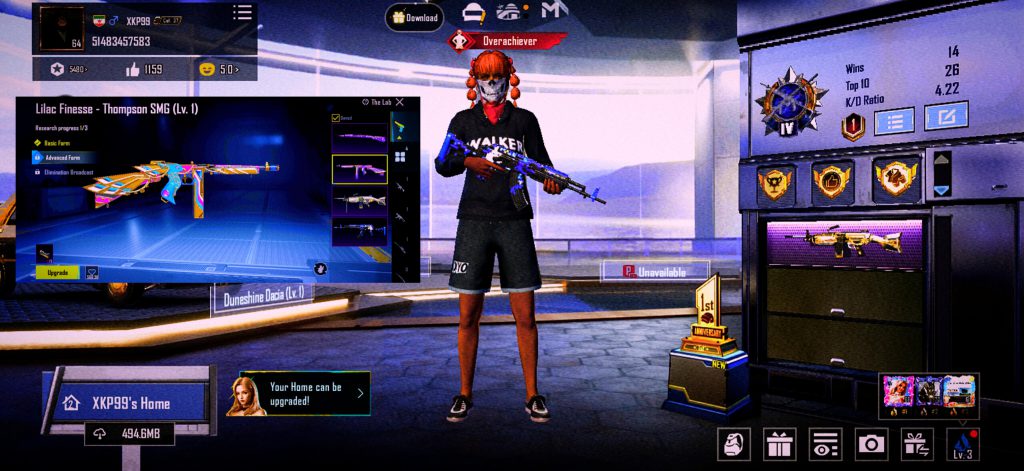Choose the Elimination Broadcast option

click(69, 172)
